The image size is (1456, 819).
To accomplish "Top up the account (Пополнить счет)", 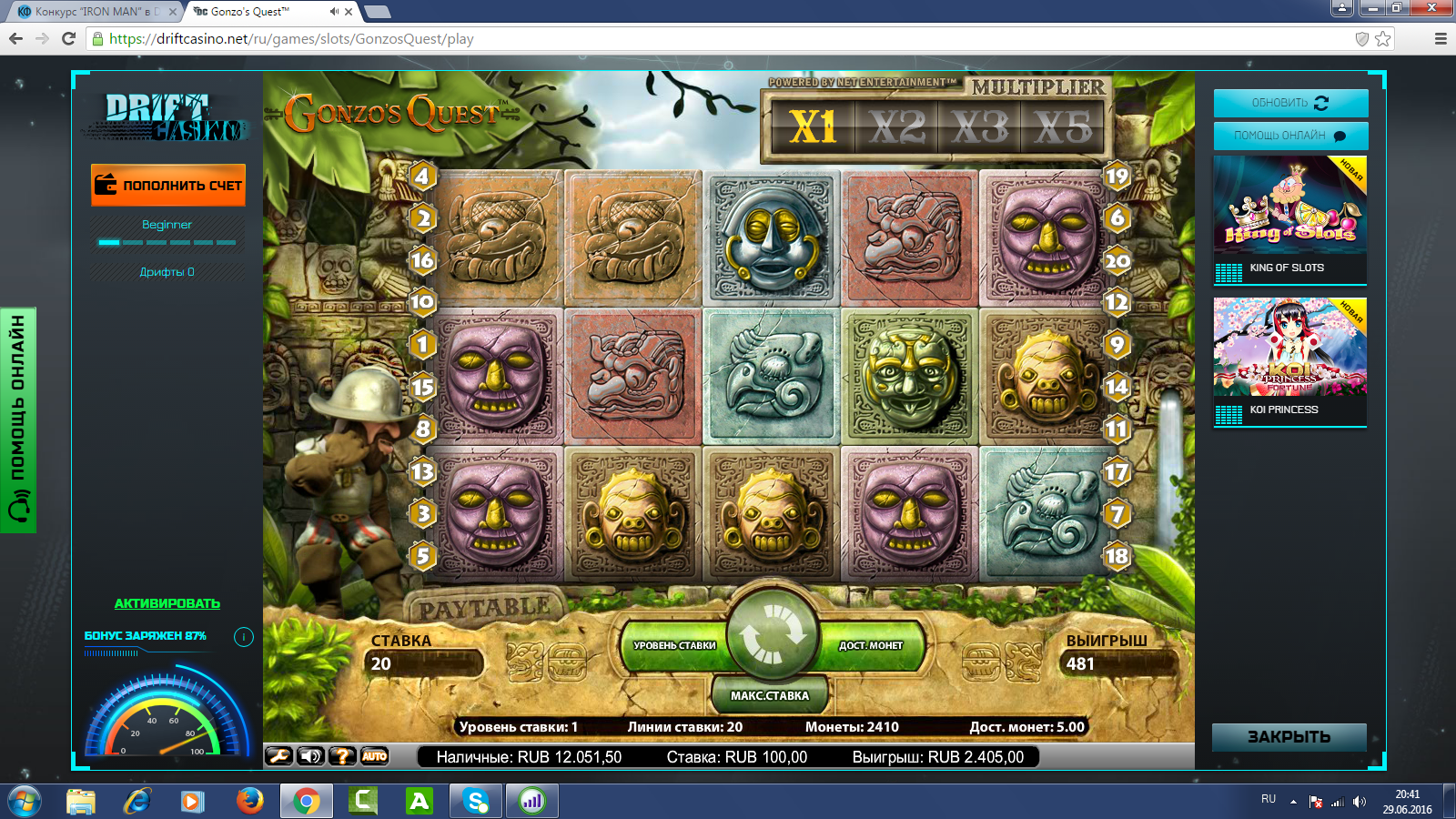I will coord(168,185).
